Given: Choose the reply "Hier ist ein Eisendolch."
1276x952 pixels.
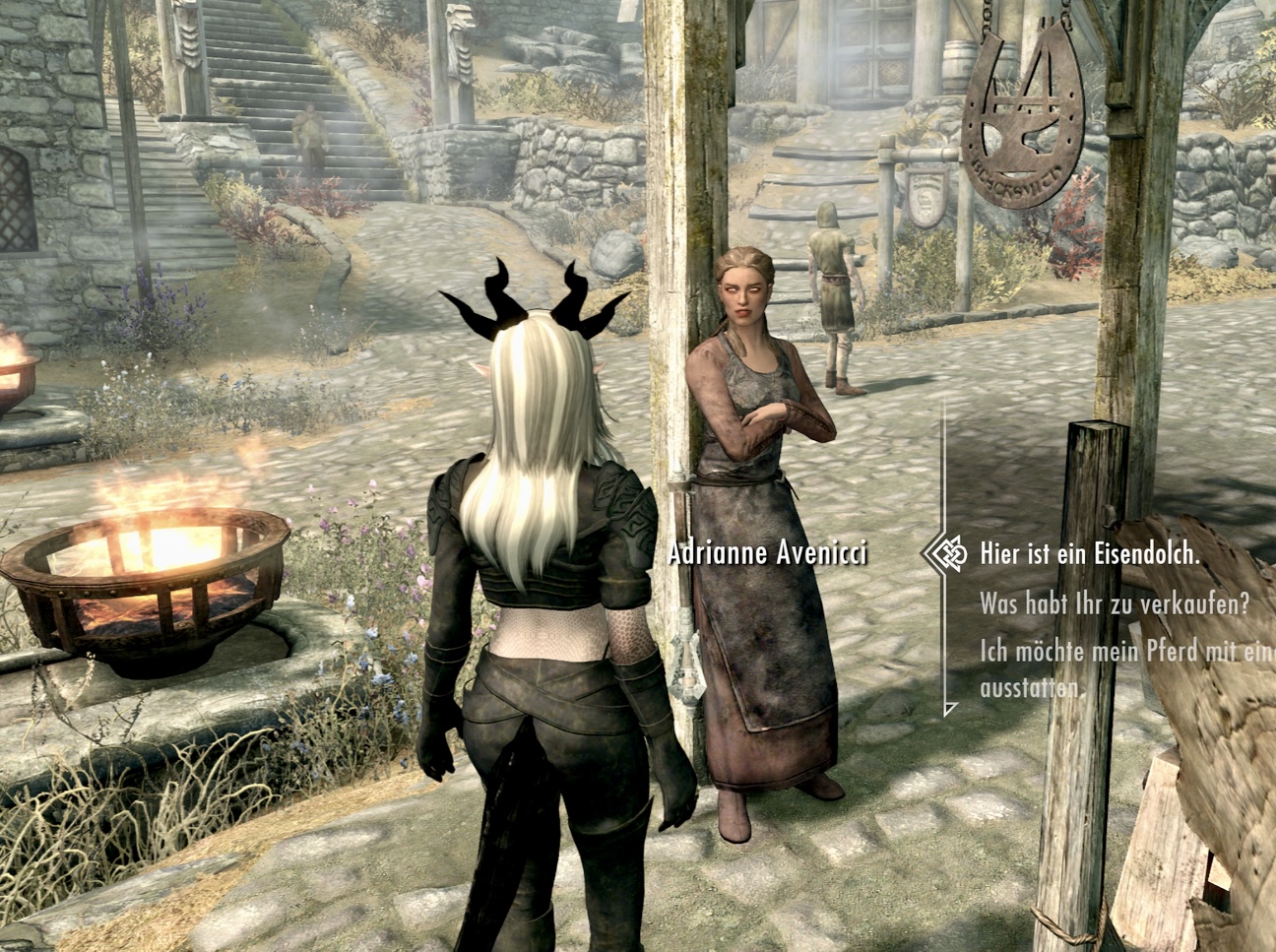Looking at the screenshot, I should point(1089,553).
